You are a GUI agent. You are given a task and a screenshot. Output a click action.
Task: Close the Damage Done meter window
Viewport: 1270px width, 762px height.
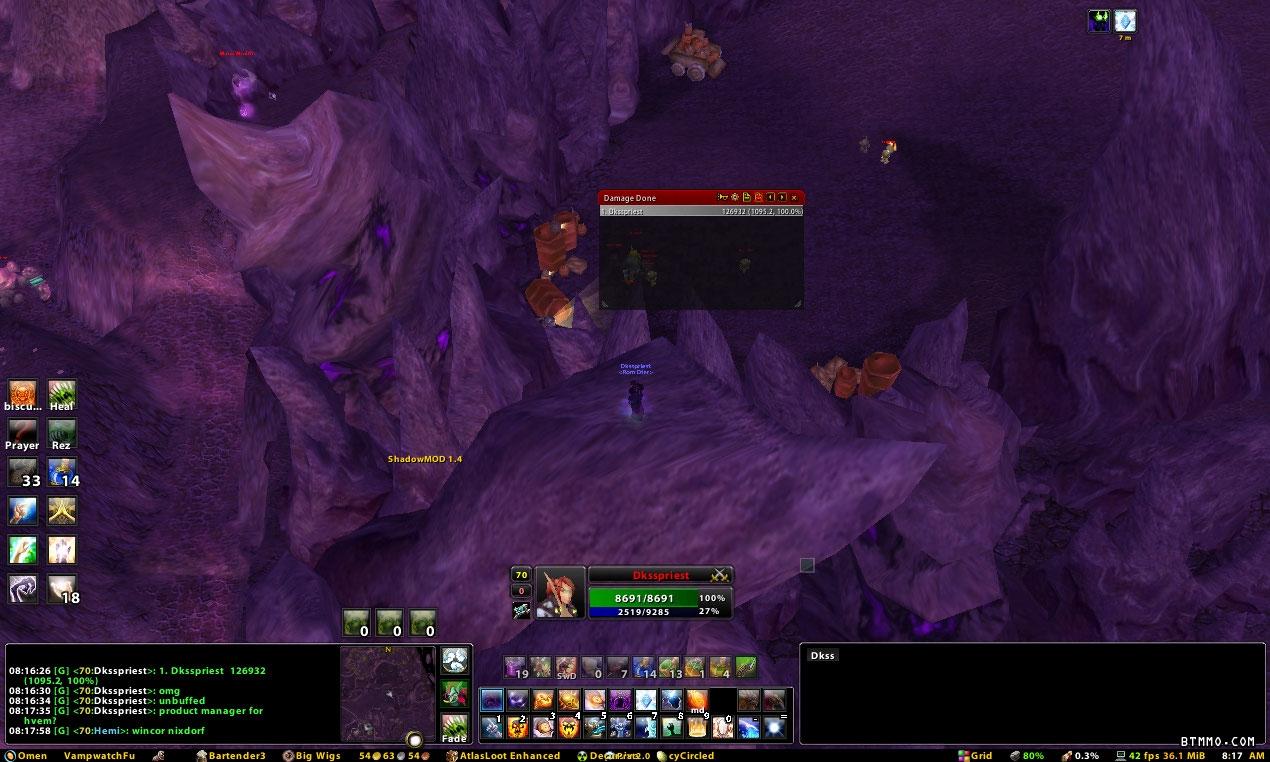point(794,198)
